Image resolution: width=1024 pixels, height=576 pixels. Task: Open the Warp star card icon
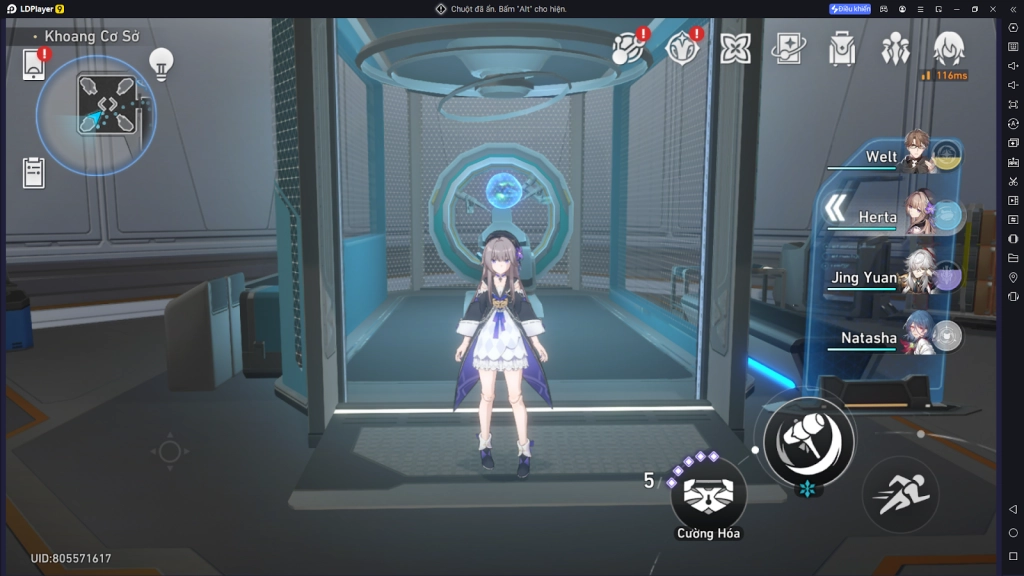[788, 48]
